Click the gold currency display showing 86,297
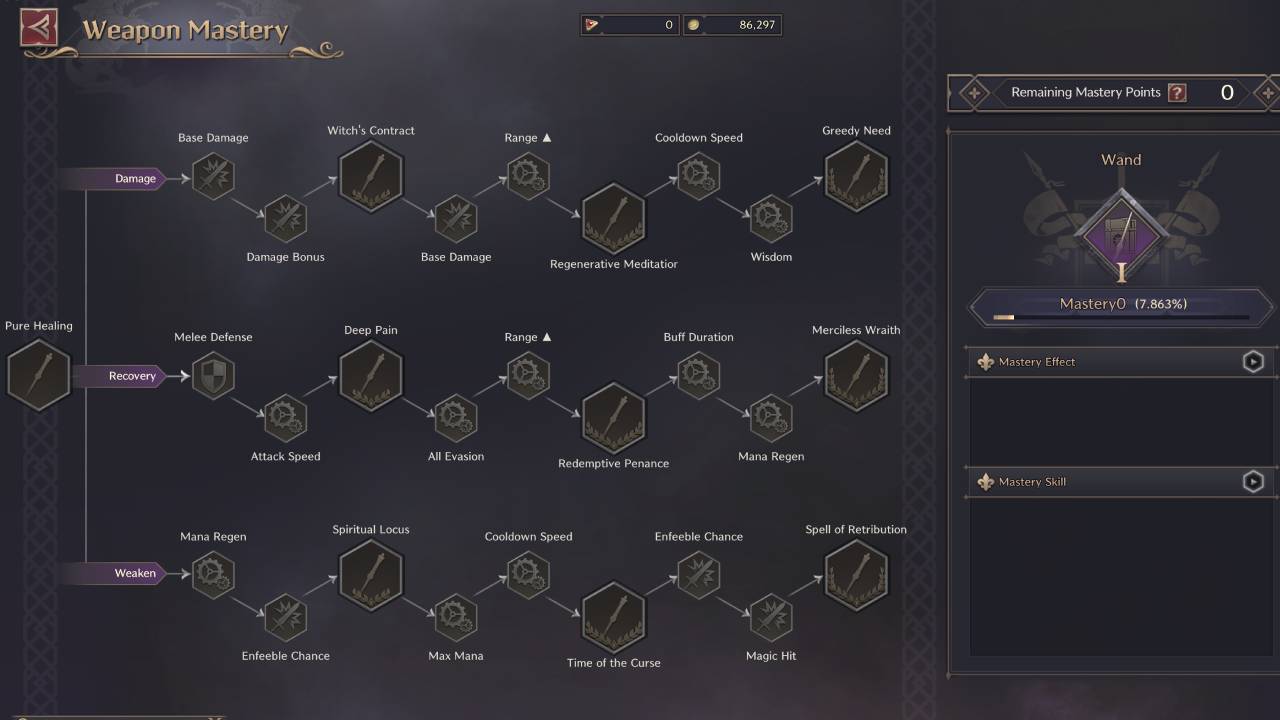The image size is (1280, 720). tap(733, 24)
